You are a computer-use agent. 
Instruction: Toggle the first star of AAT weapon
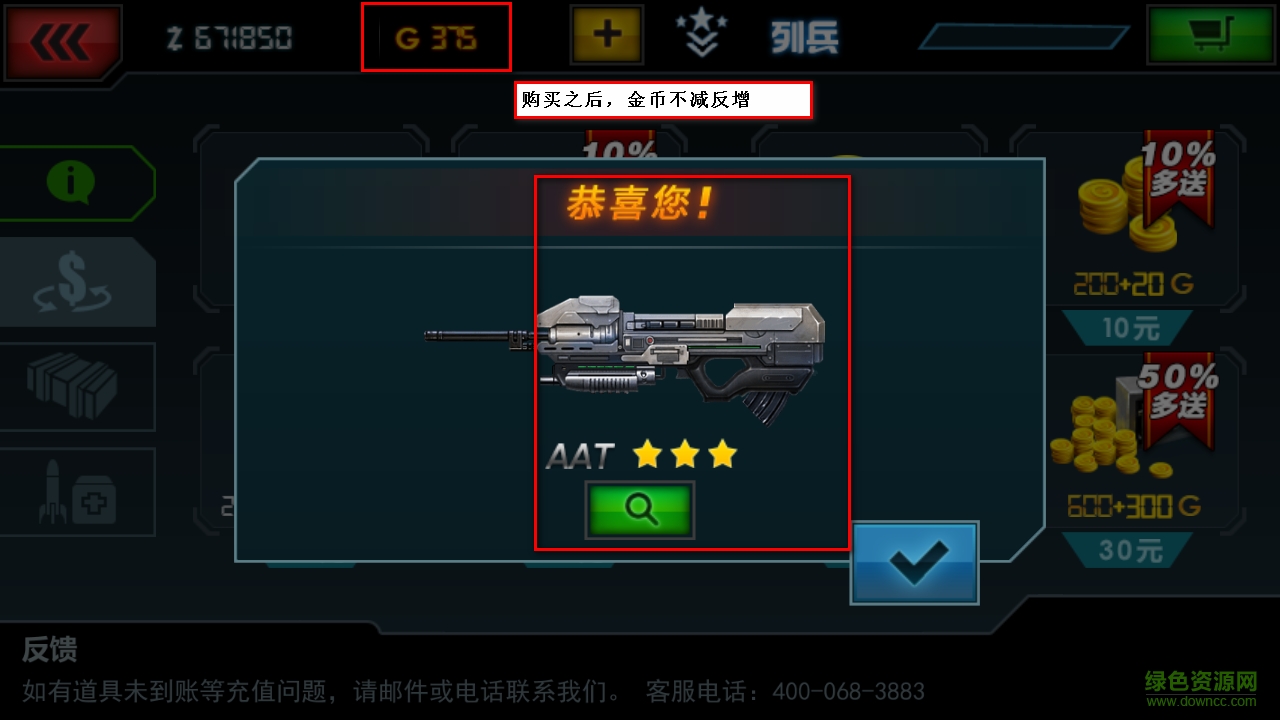(x=648, y=455)
